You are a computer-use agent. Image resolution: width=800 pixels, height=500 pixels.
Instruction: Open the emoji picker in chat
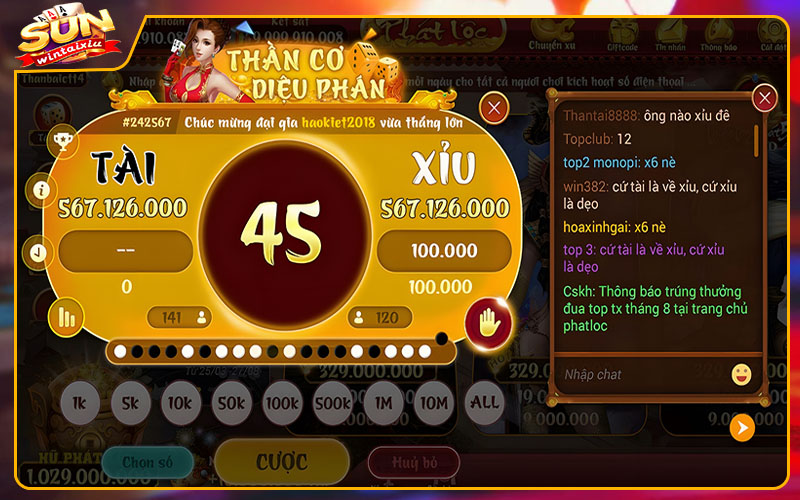click(x=741, y=374)
